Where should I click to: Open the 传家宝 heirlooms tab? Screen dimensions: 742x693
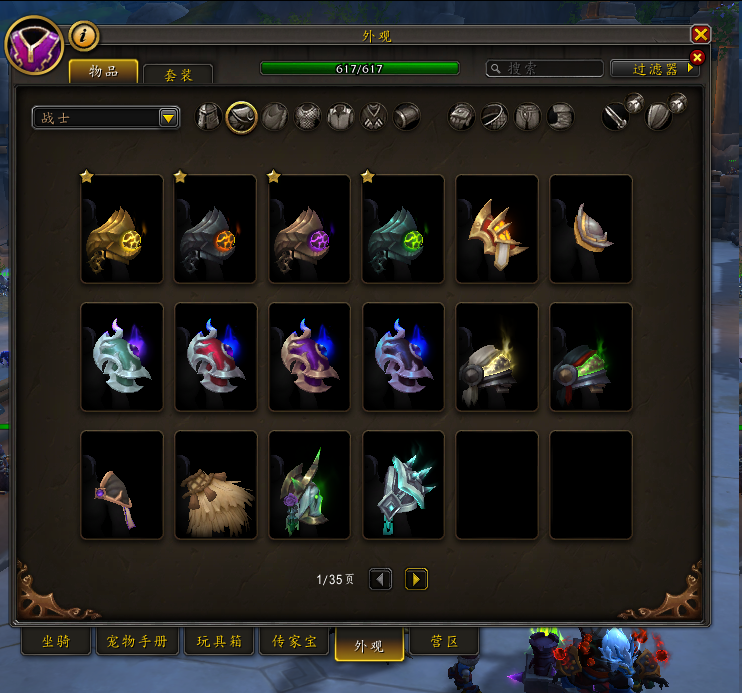pyautogui.click(x=294, y=642)
